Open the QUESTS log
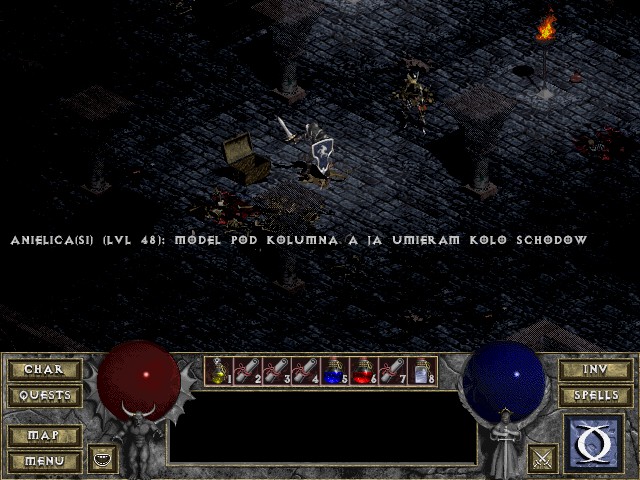 click(44, 396)
